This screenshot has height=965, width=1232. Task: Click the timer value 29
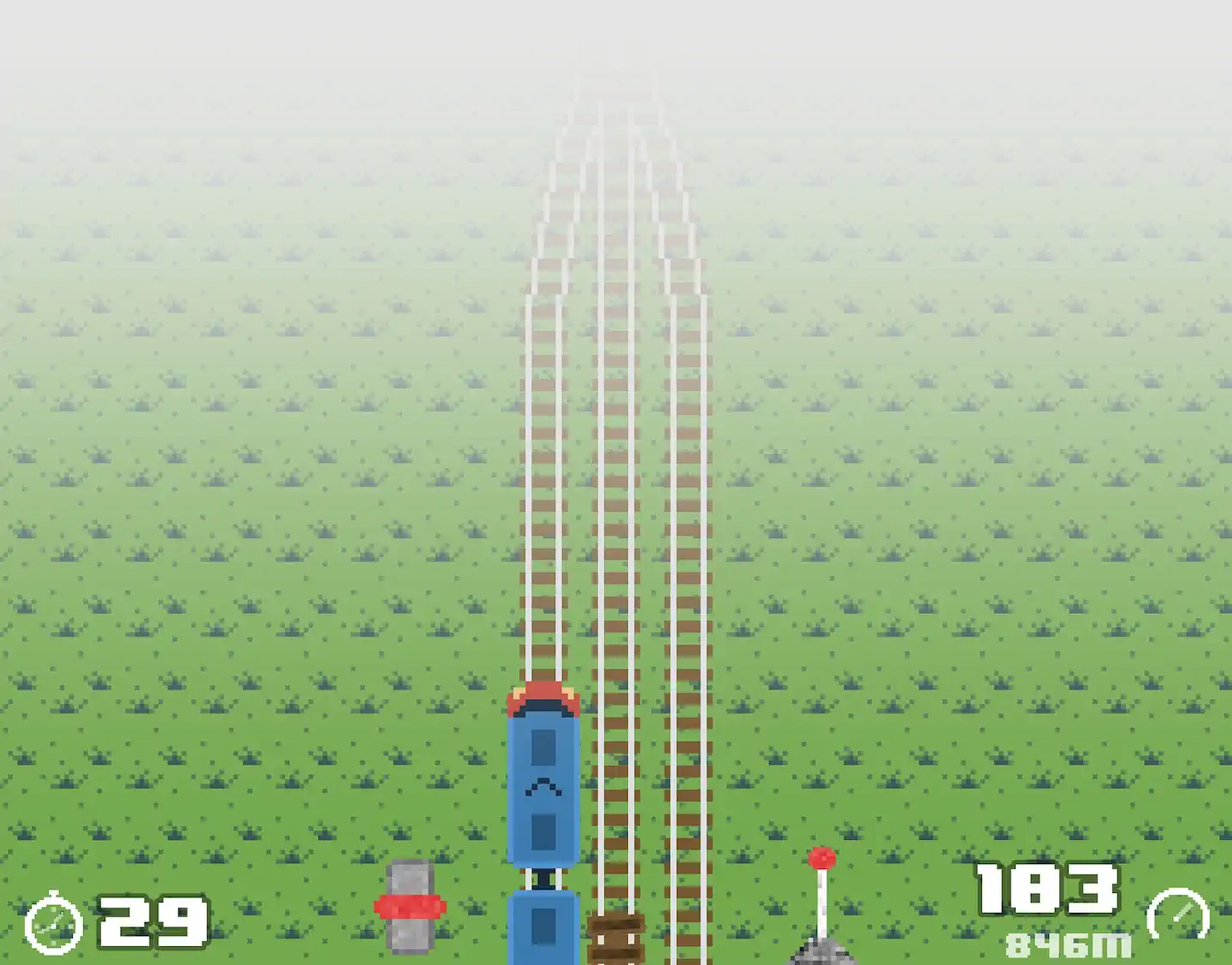[154, 921]
